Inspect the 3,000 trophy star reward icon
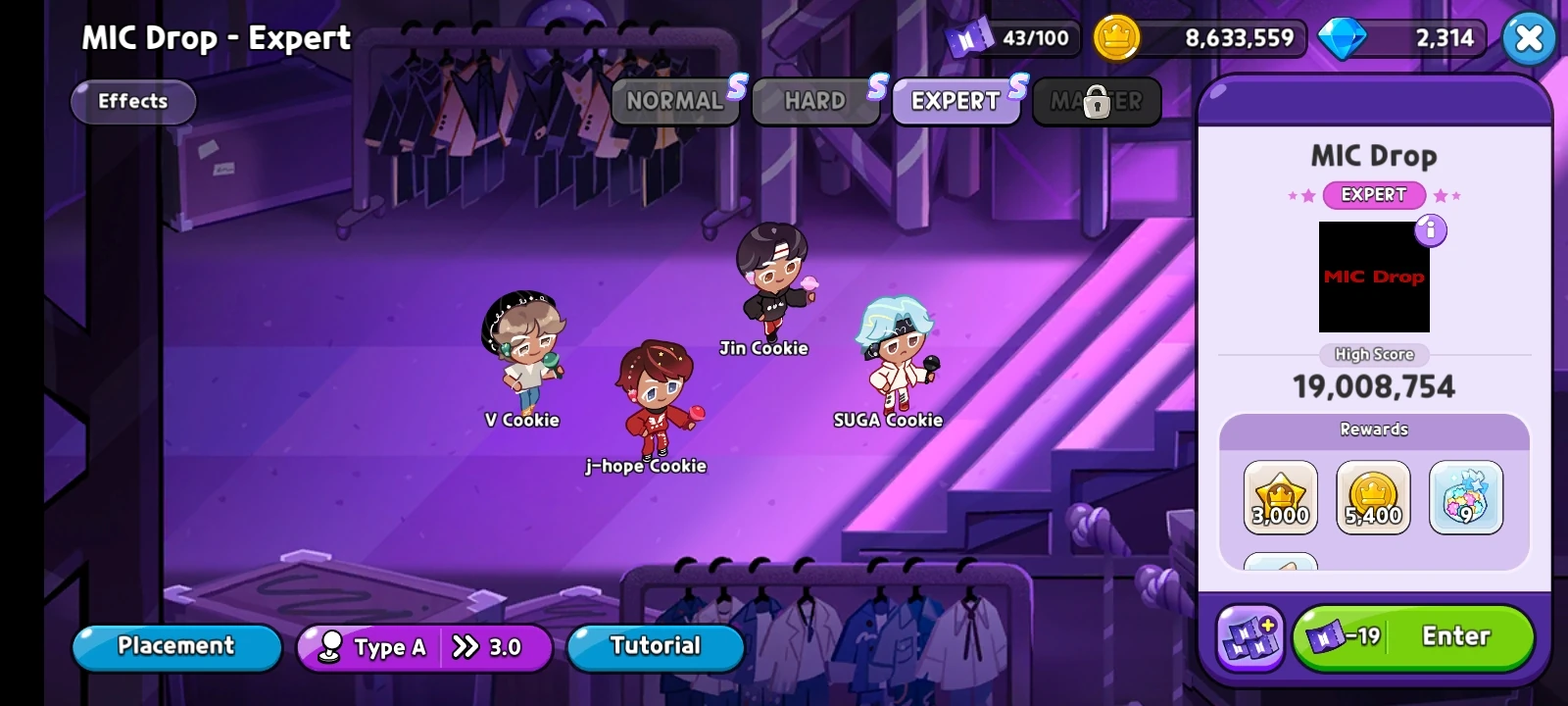Image resolution: width=1568 pixels, height=706 pixels. 1280,496
